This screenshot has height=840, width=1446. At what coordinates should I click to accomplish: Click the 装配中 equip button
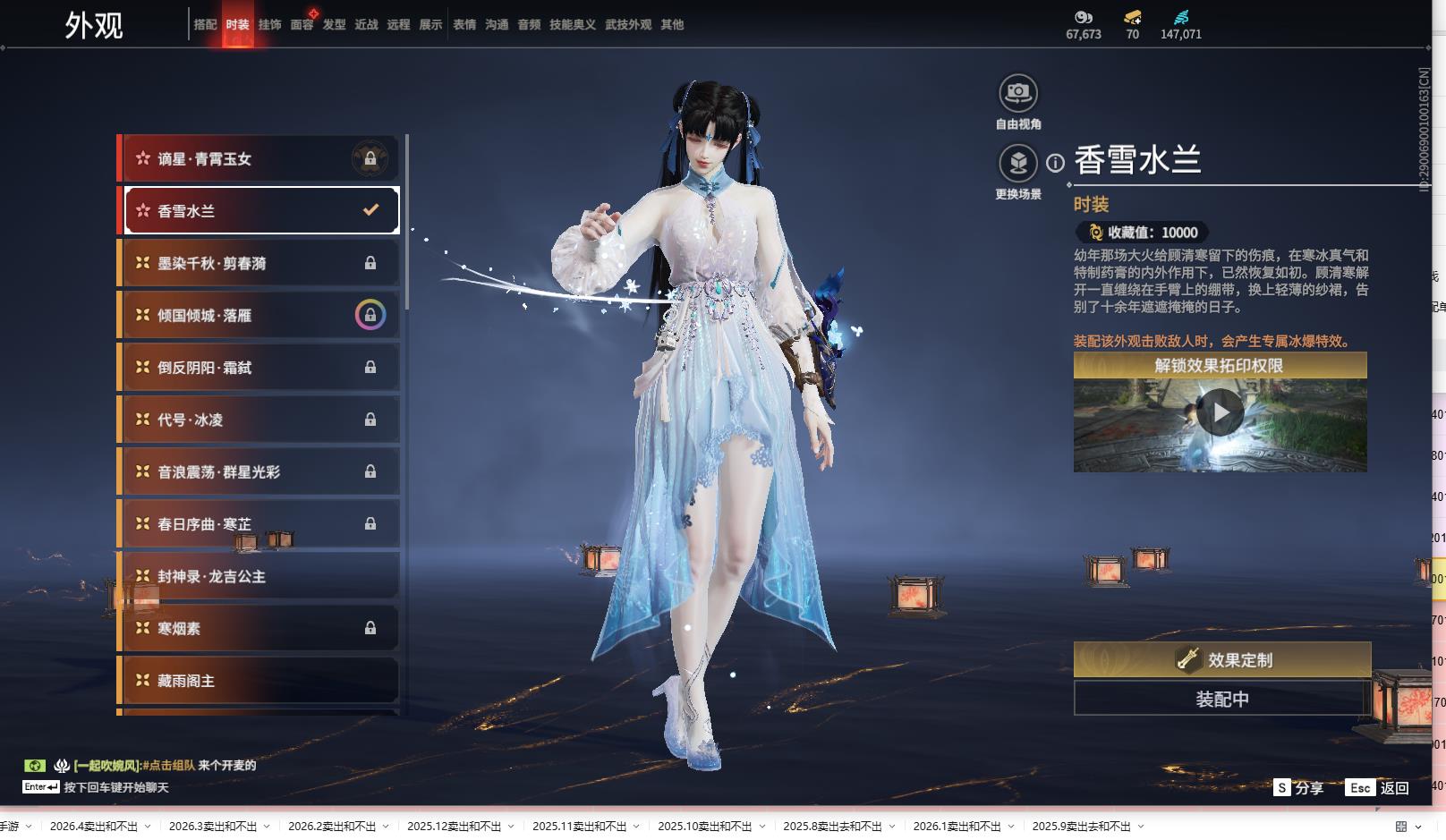tap(1221, 699)
